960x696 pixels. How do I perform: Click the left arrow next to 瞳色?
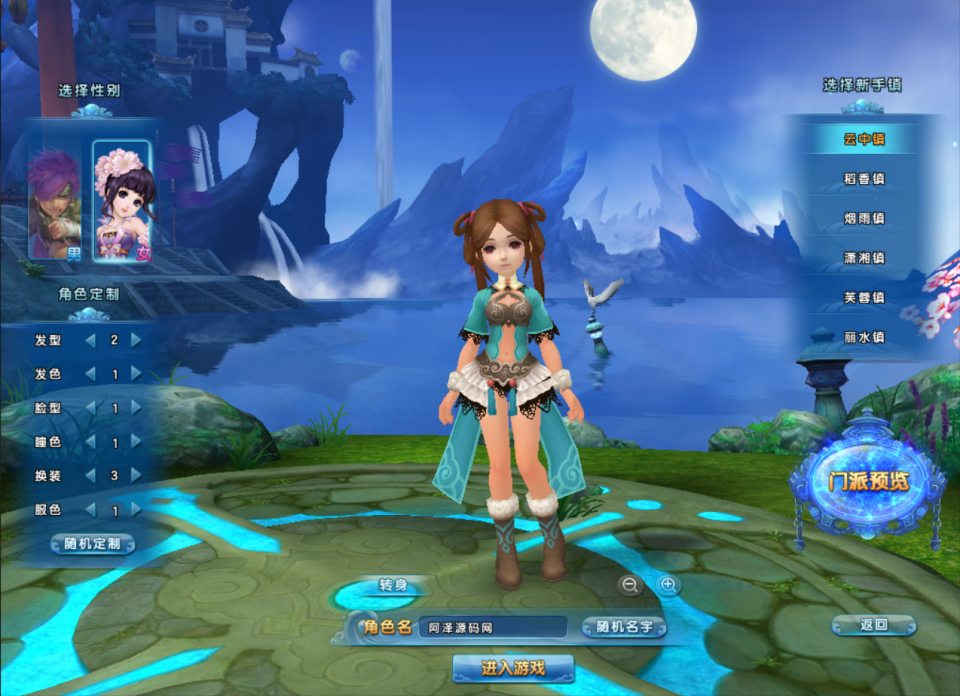tap(91, 442)
